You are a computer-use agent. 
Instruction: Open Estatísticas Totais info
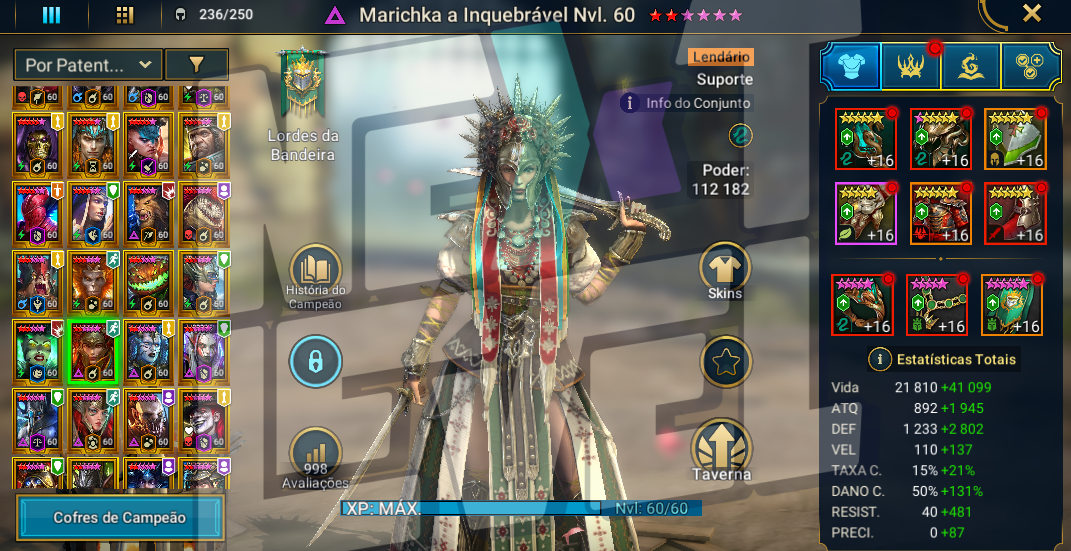(880, 359)
